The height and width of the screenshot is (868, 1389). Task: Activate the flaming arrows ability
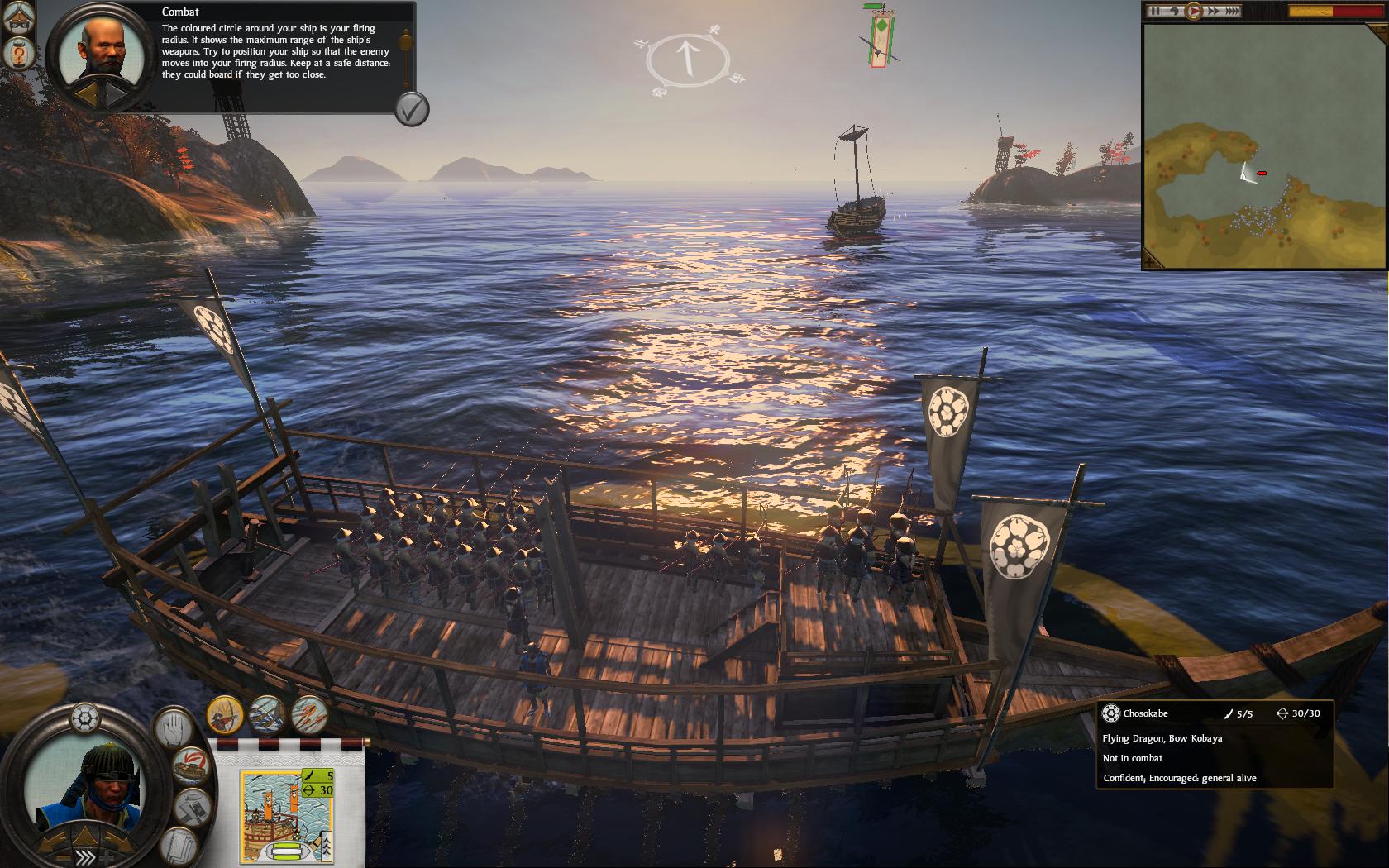(x=309, y=713)
